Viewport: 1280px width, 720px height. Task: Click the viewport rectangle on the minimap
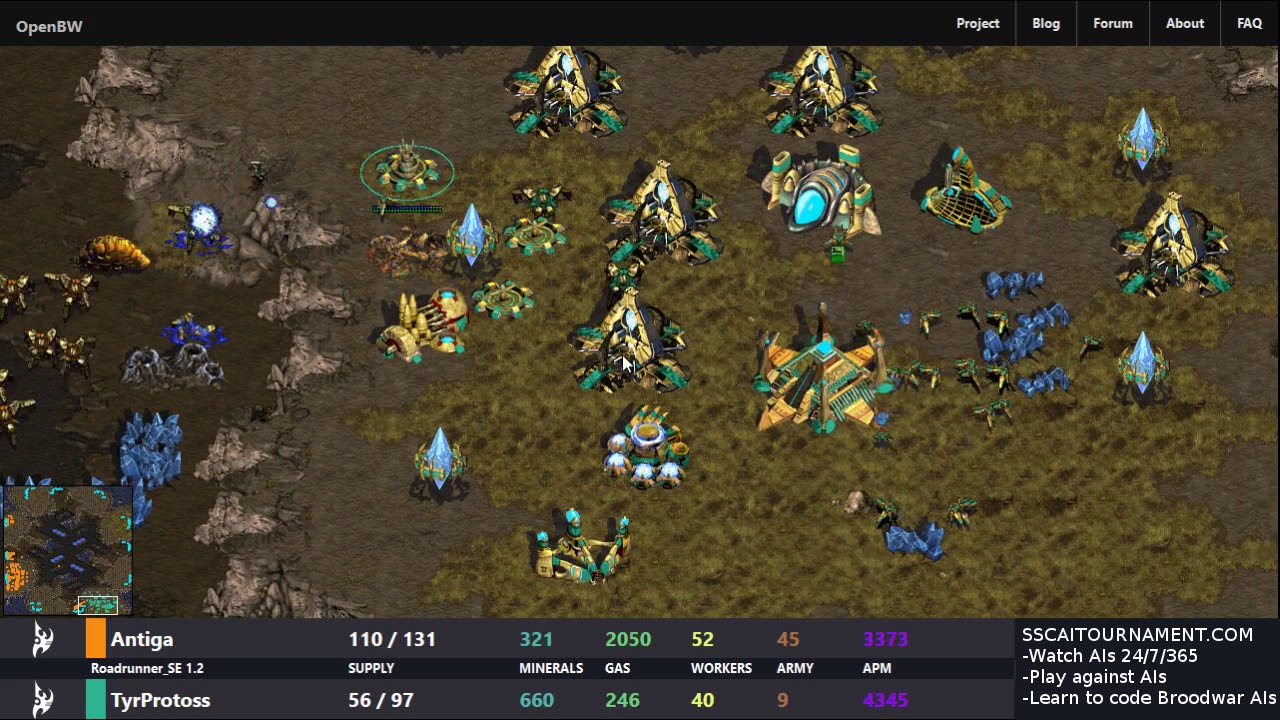(x=99, y=604)
